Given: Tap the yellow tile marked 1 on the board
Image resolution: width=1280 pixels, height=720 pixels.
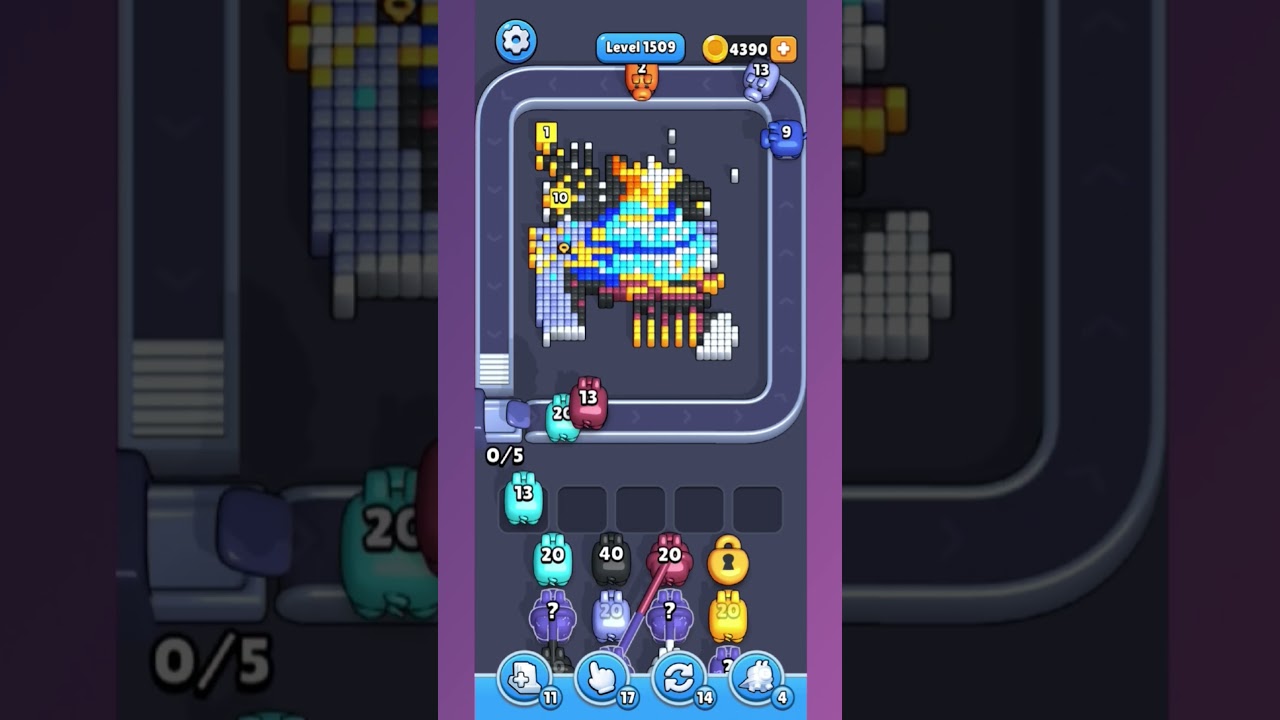Looking at the screenshot, I should point(545,133).
